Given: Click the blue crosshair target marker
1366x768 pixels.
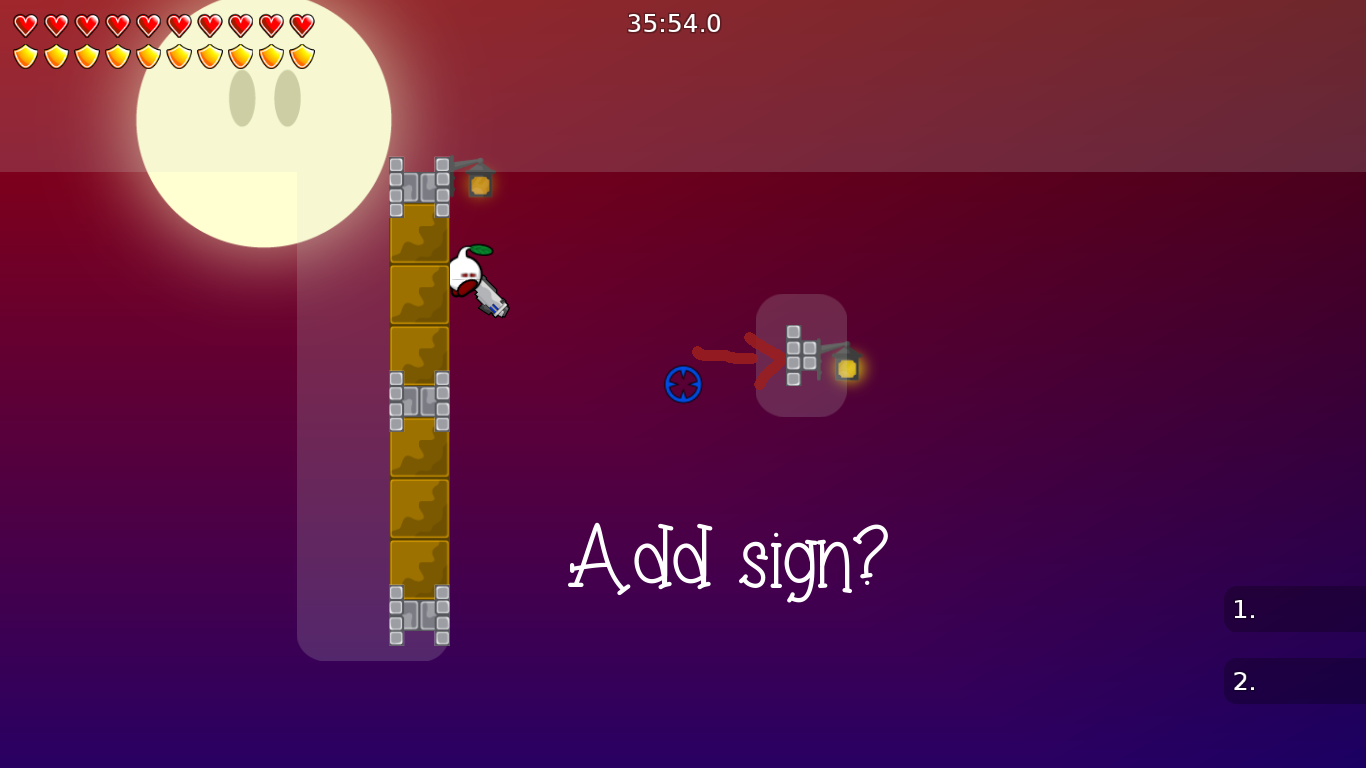Looking at the screenshot, I should 683,383.
